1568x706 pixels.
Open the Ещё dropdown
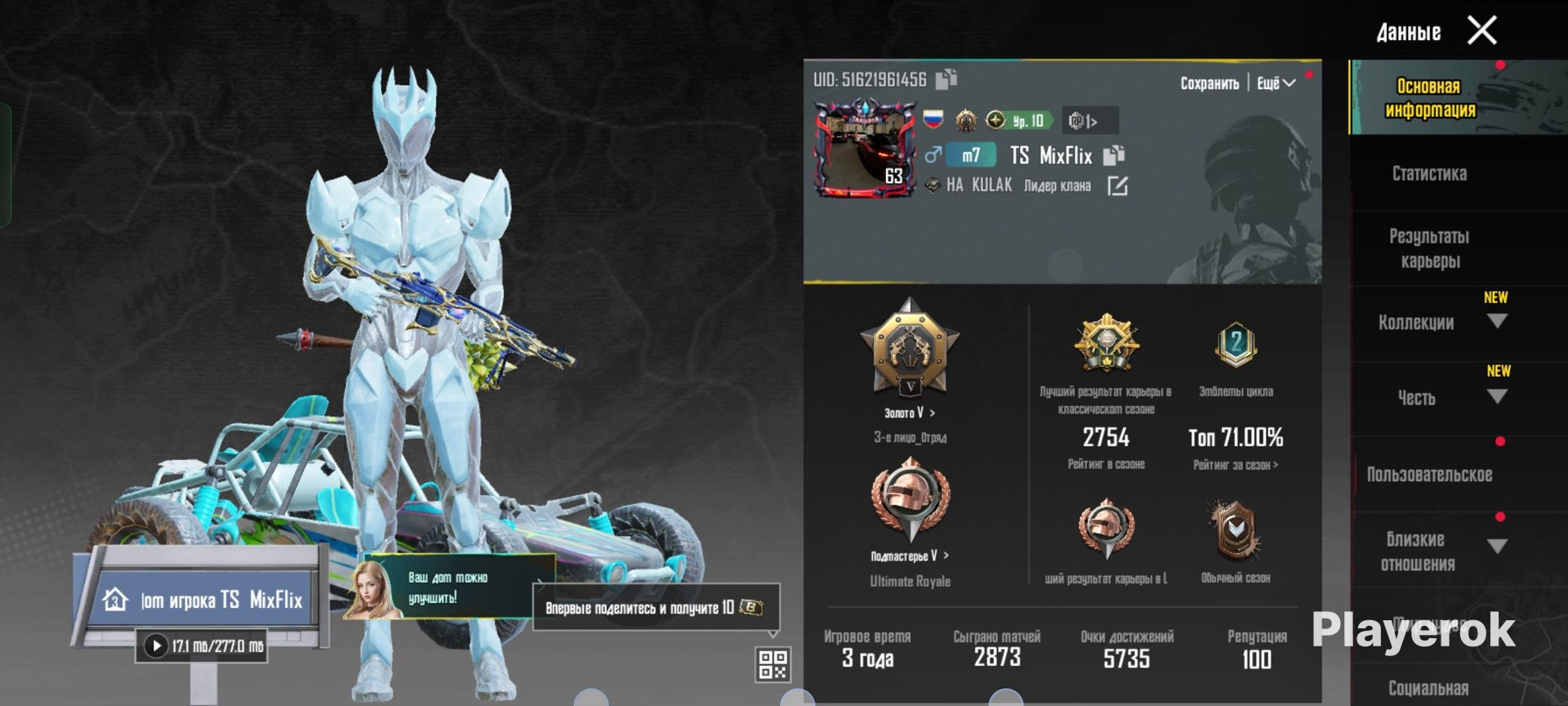pyautogui.click(x=1276, y=83)
